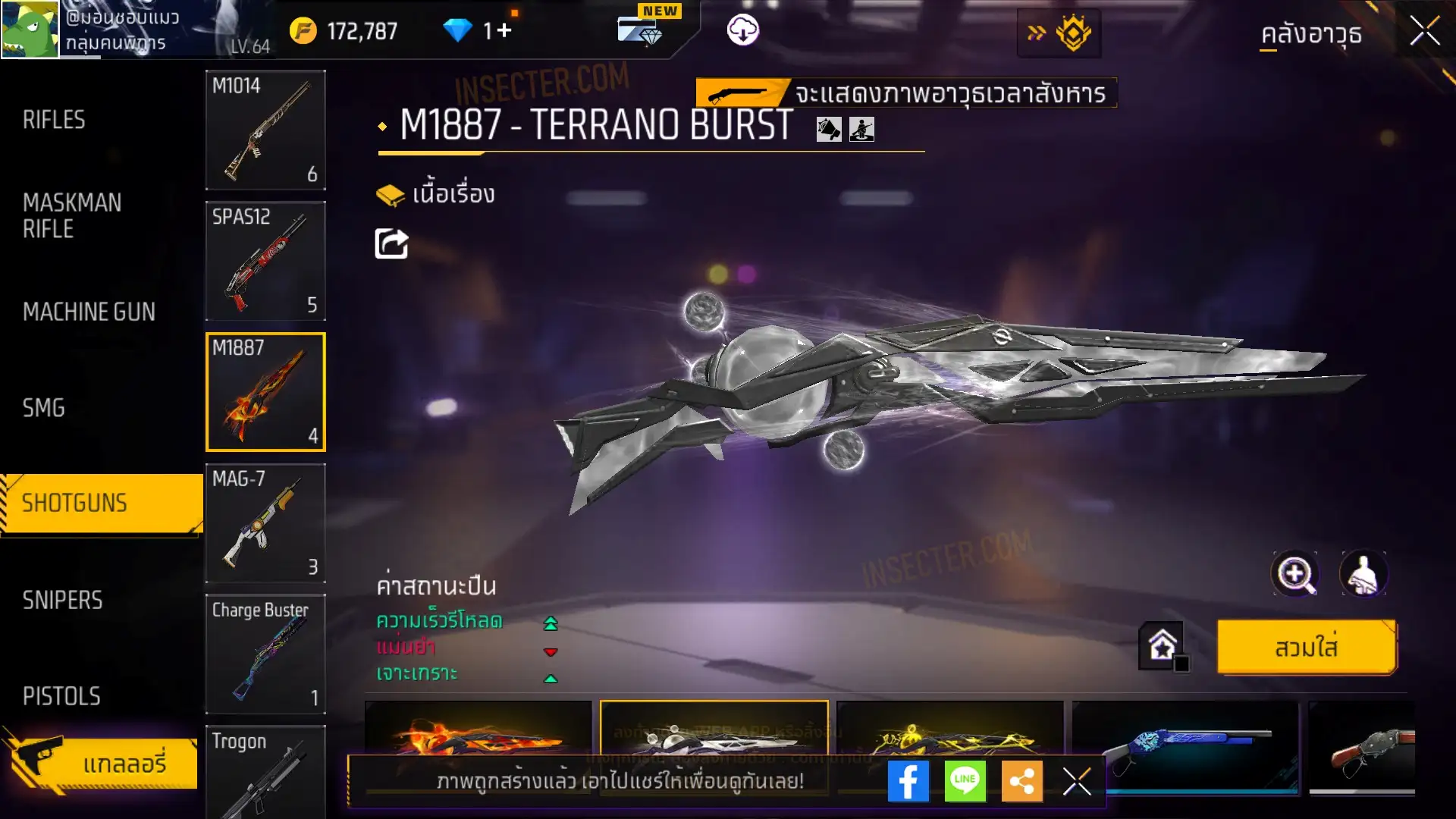
Task: Pick the Trogon weapon tile
Action: [x=265, y=770]
